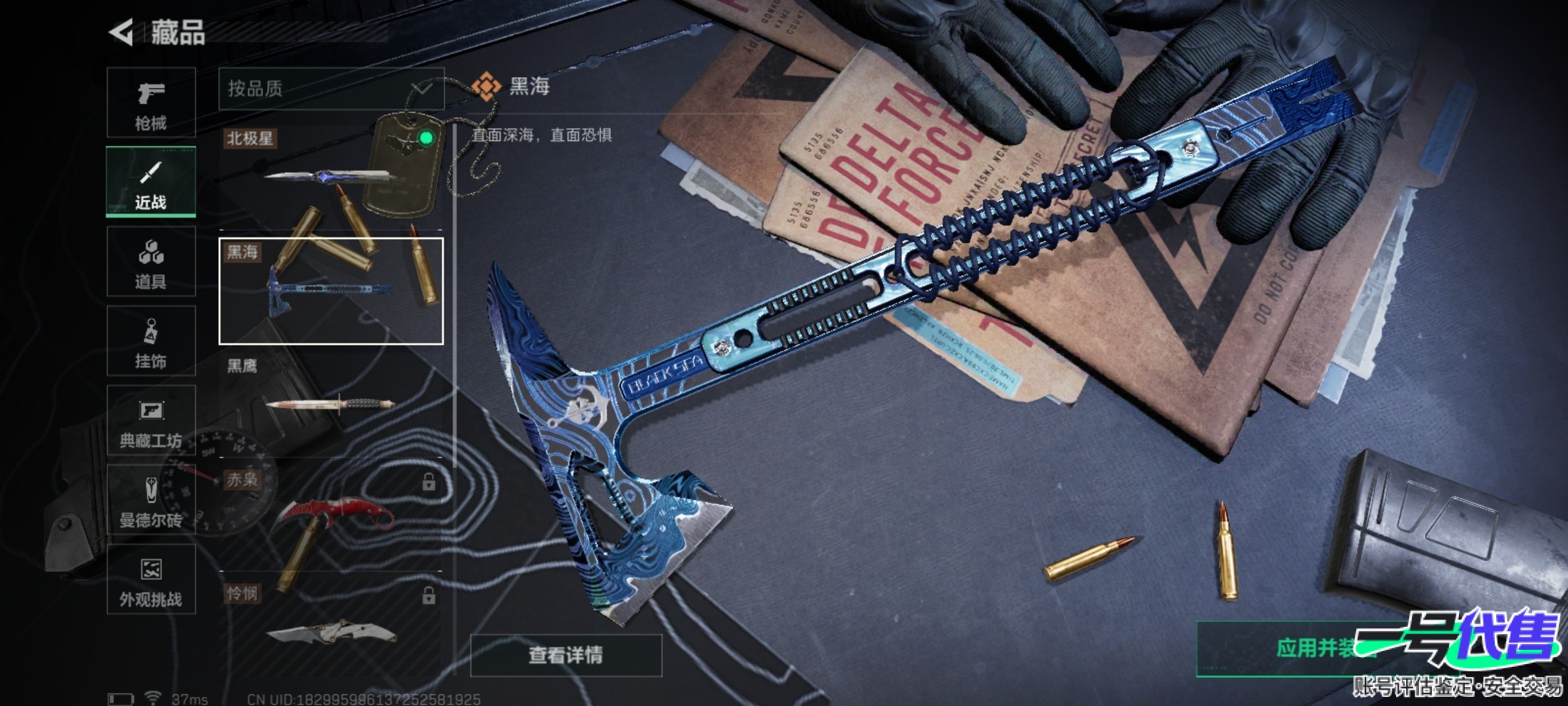Image resolution: width=1568 pixels, height=706 pixels.
Task: Select the locked 怜悯 blade skin
Action: (331, 628)
